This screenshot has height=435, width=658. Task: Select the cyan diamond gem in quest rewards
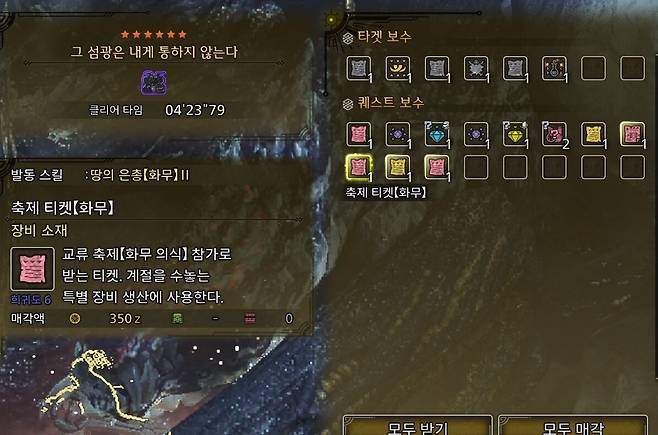pos(436,133)
